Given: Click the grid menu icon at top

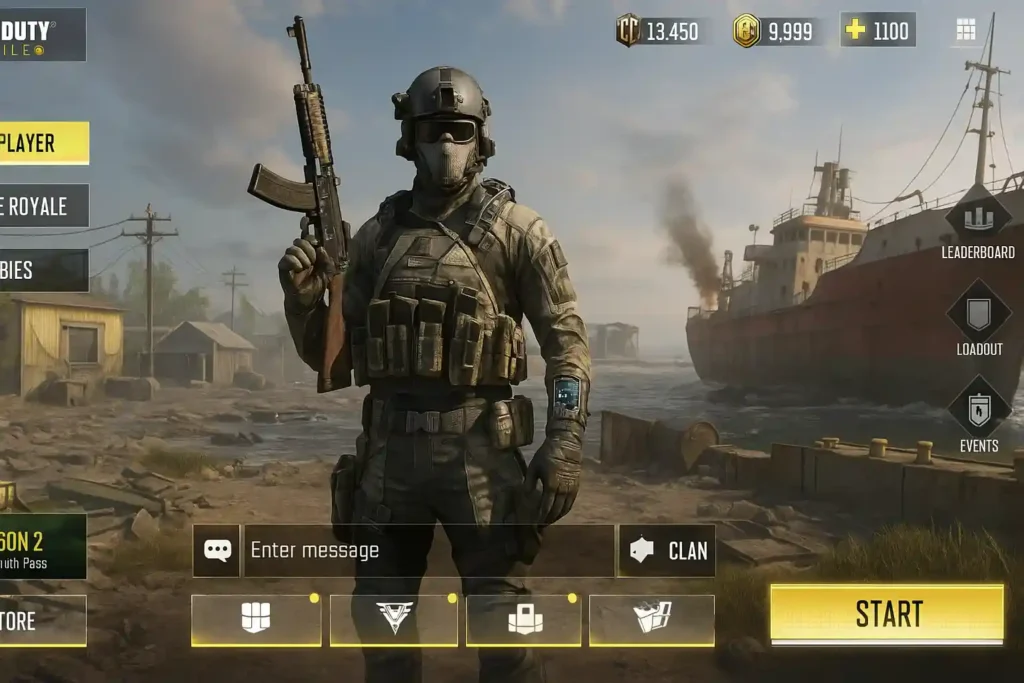Looking at the screenshot, I should [965, 30].
